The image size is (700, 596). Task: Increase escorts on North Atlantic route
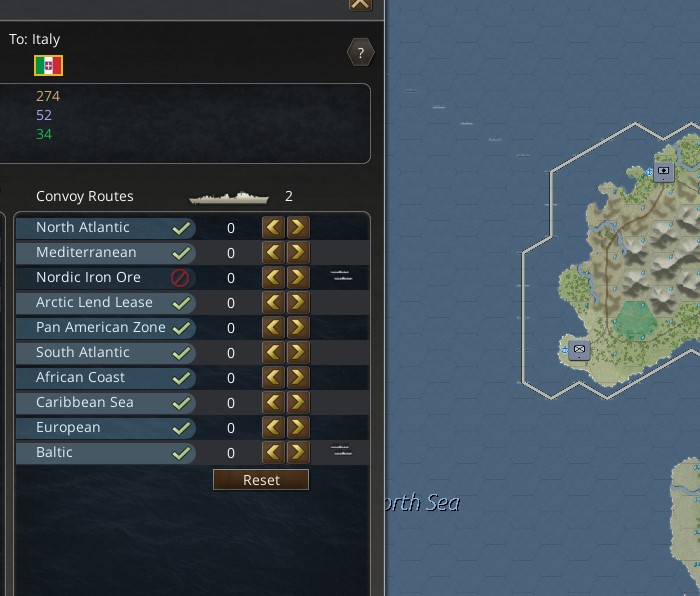pos(297,228)
